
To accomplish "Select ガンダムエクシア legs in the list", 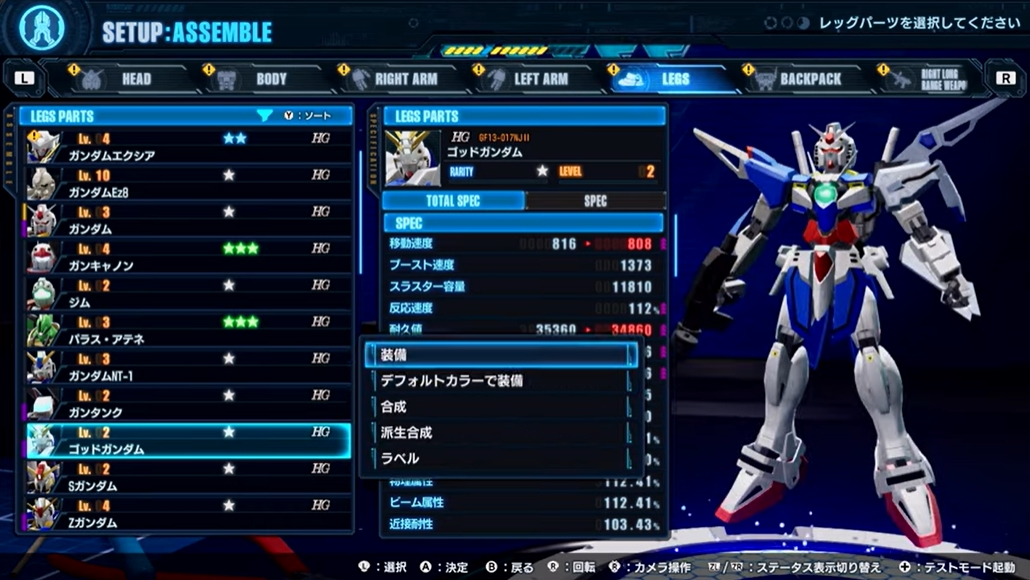I will [188, 147].
